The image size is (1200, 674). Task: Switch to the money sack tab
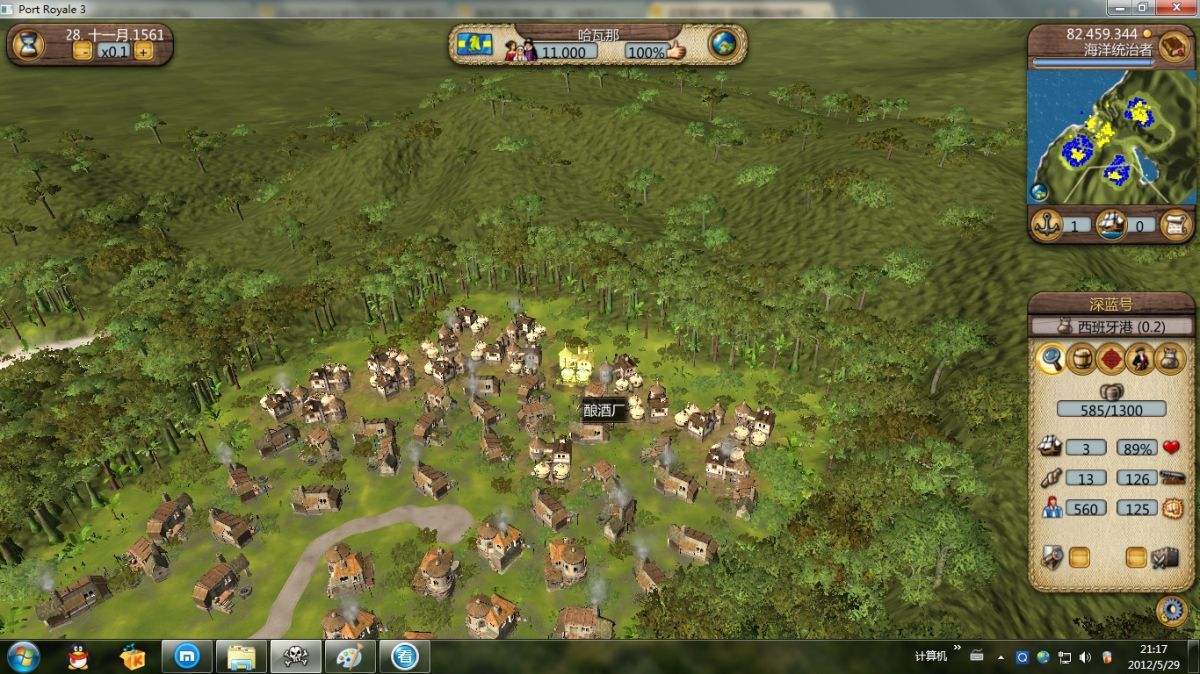(x=1171, y=358)
